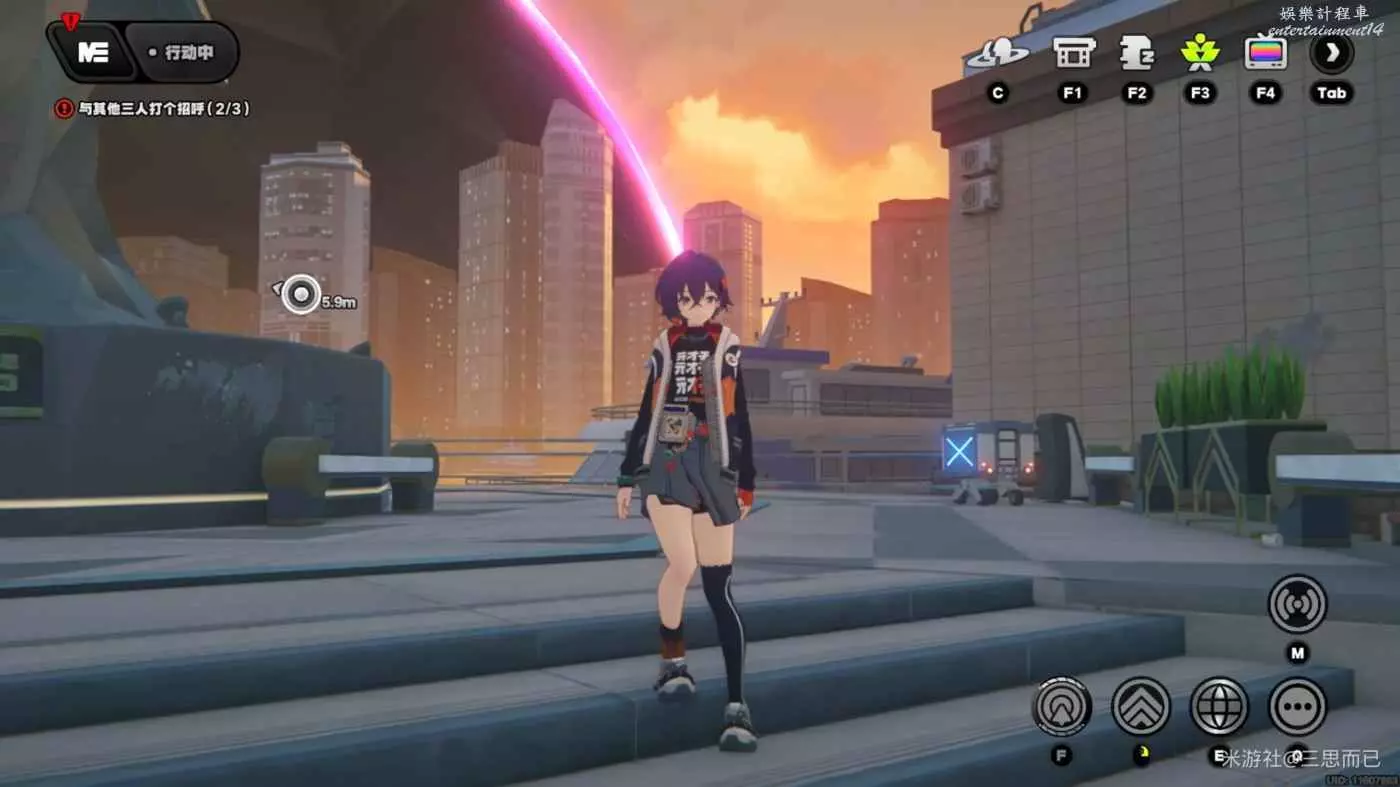Open the green leaf emblem icon
The width and height of the screenshot is (1400, 787).
tap(1199, 53)
